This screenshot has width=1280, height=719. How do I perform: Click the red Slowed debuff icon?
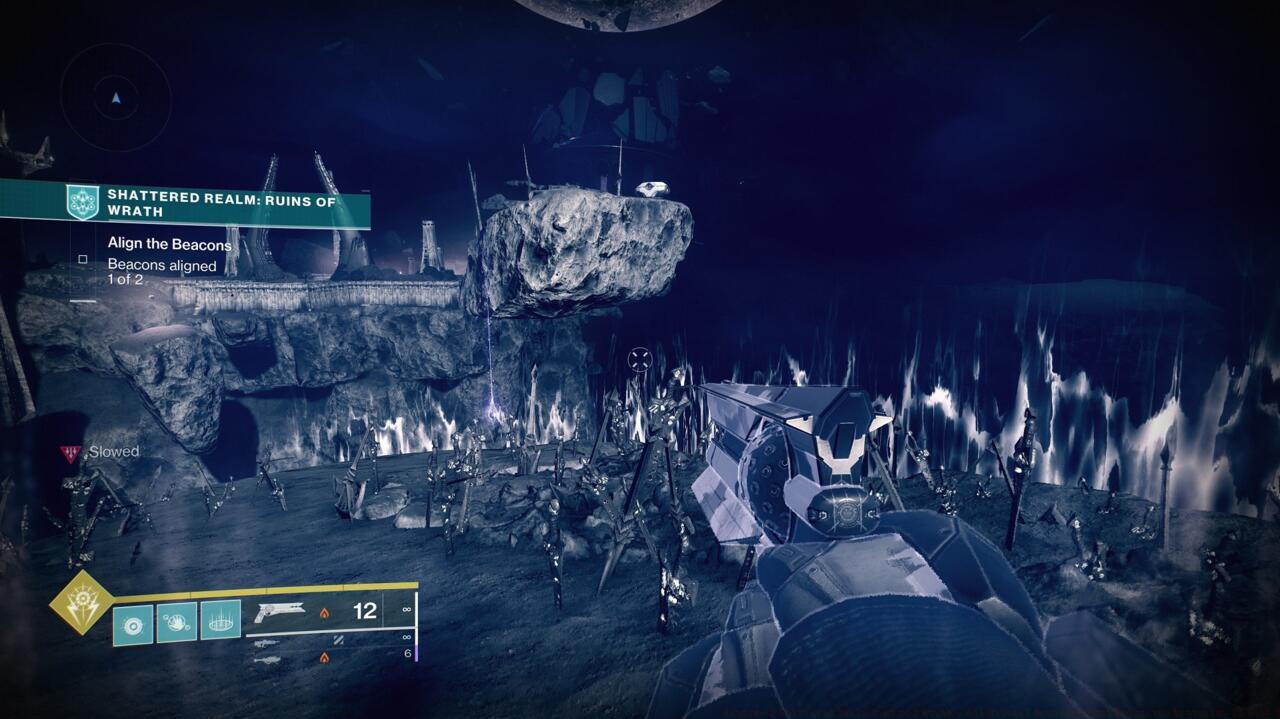coord(70,453)
